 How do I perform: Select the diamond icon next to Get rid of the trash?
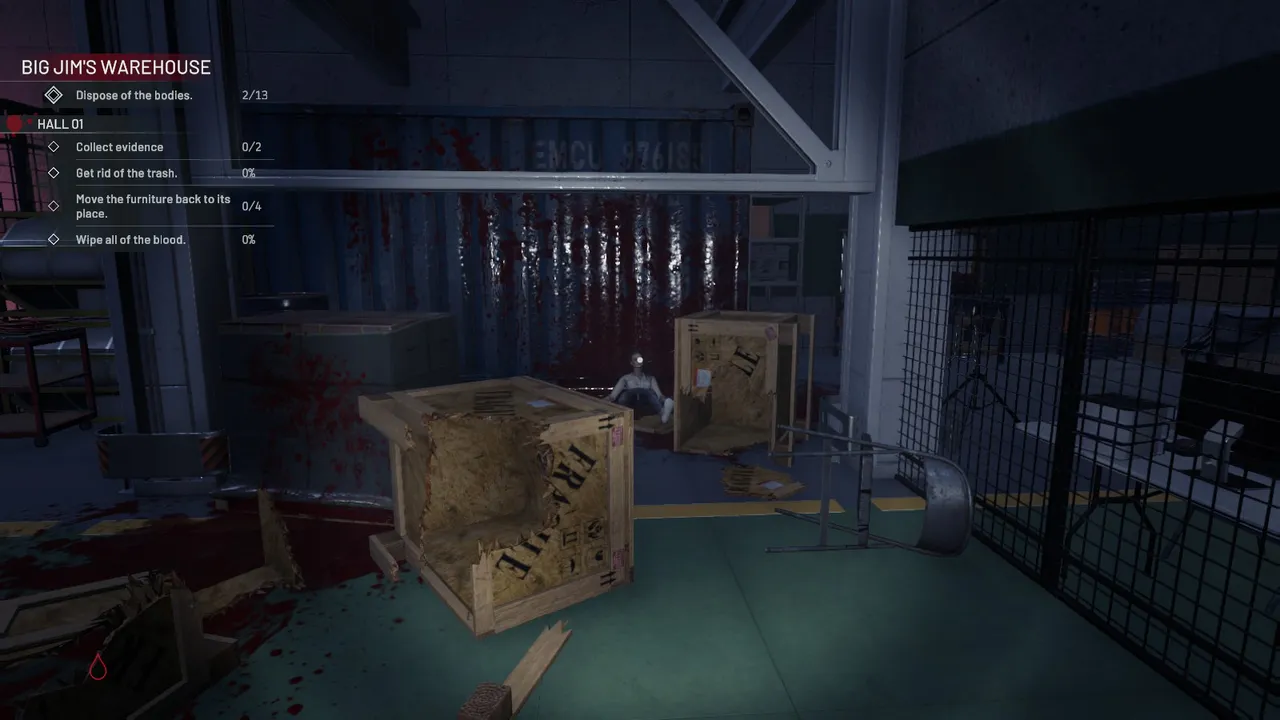click(54, 172)
